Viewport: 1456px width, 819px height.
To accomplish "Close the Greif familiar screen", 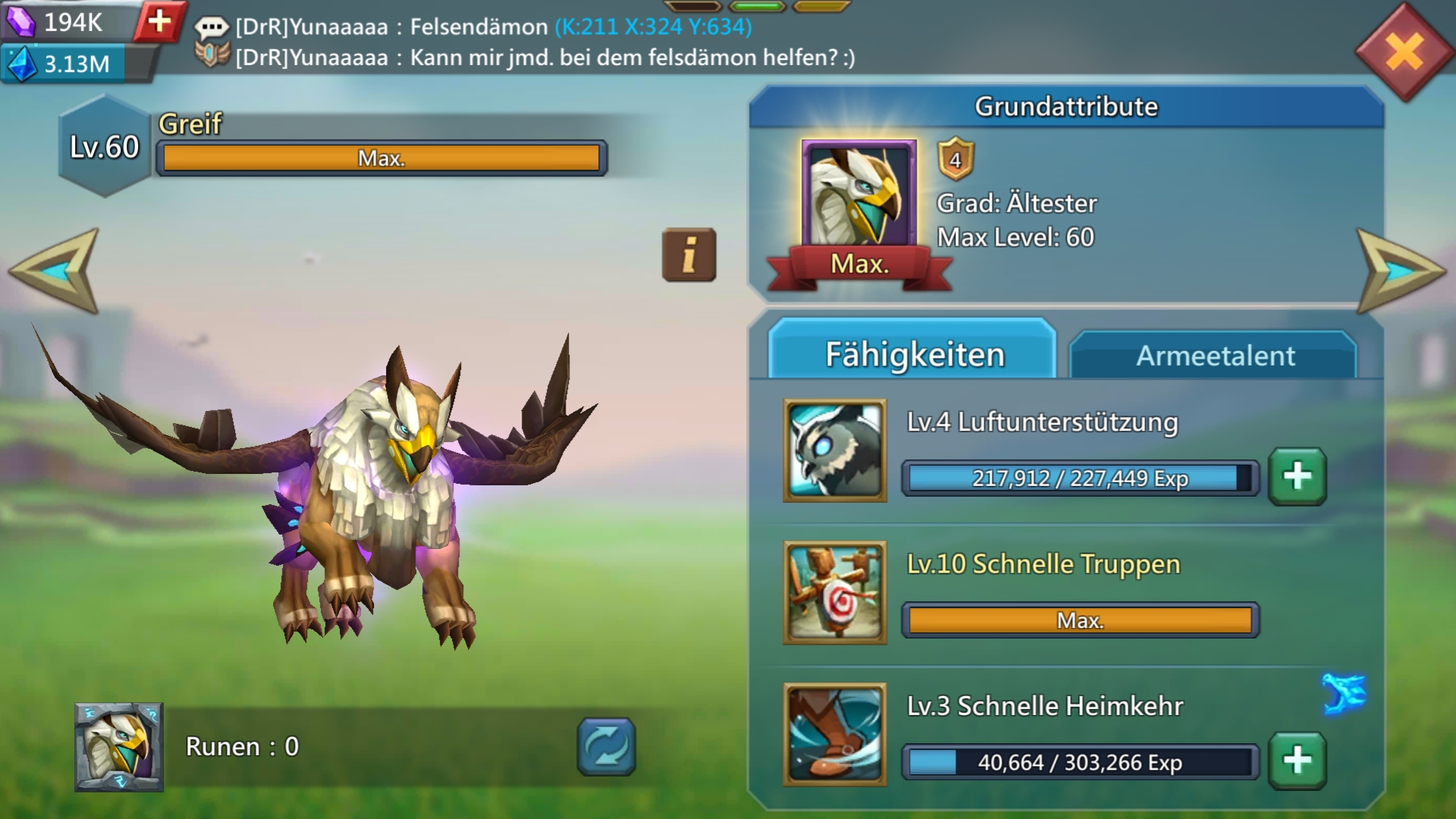I will tap(1404, 52).
